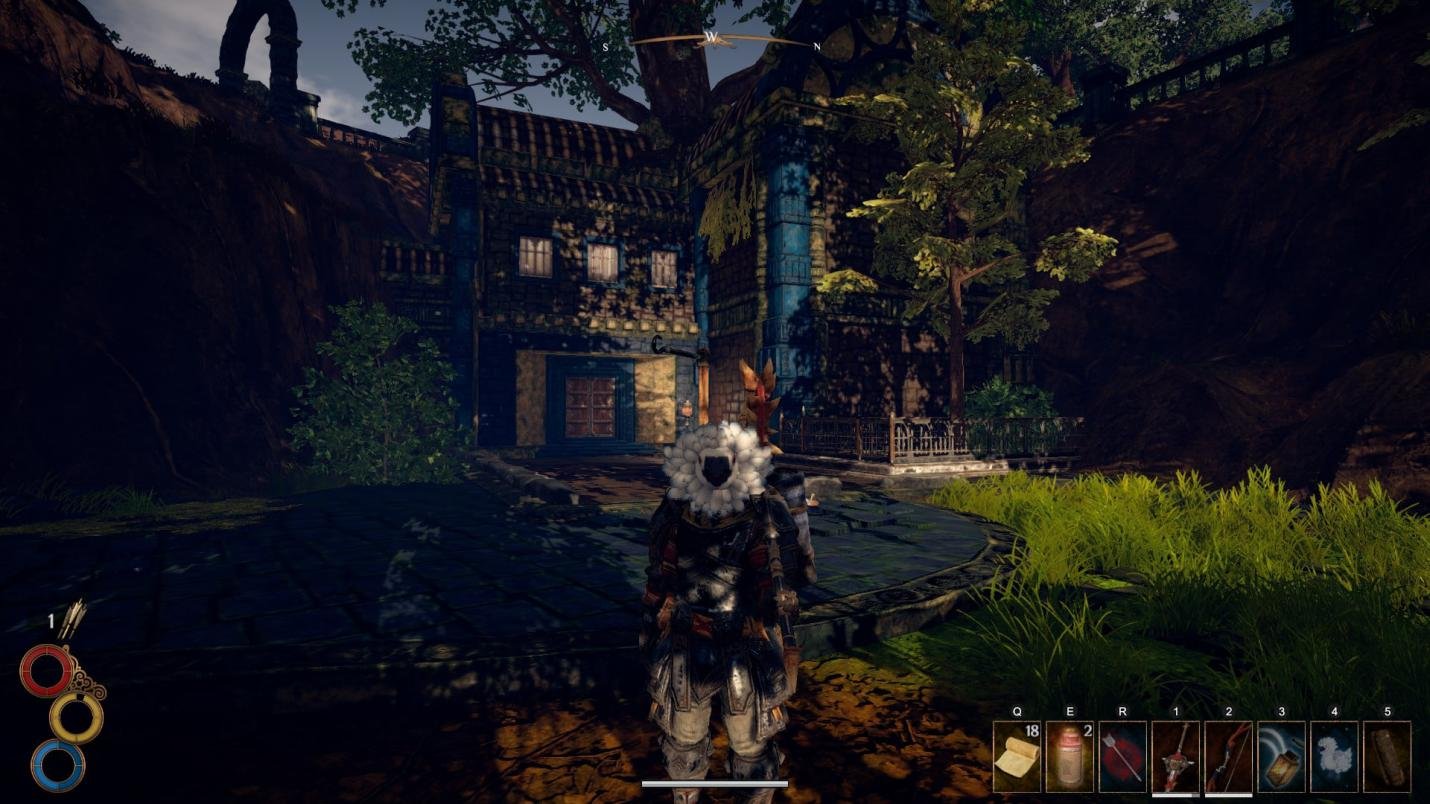Image resolution: width=1430 pixels, height=804 pixels.
Task: Click the N marker on the compass
Action: pyautogui.click(x=816, y=46)
